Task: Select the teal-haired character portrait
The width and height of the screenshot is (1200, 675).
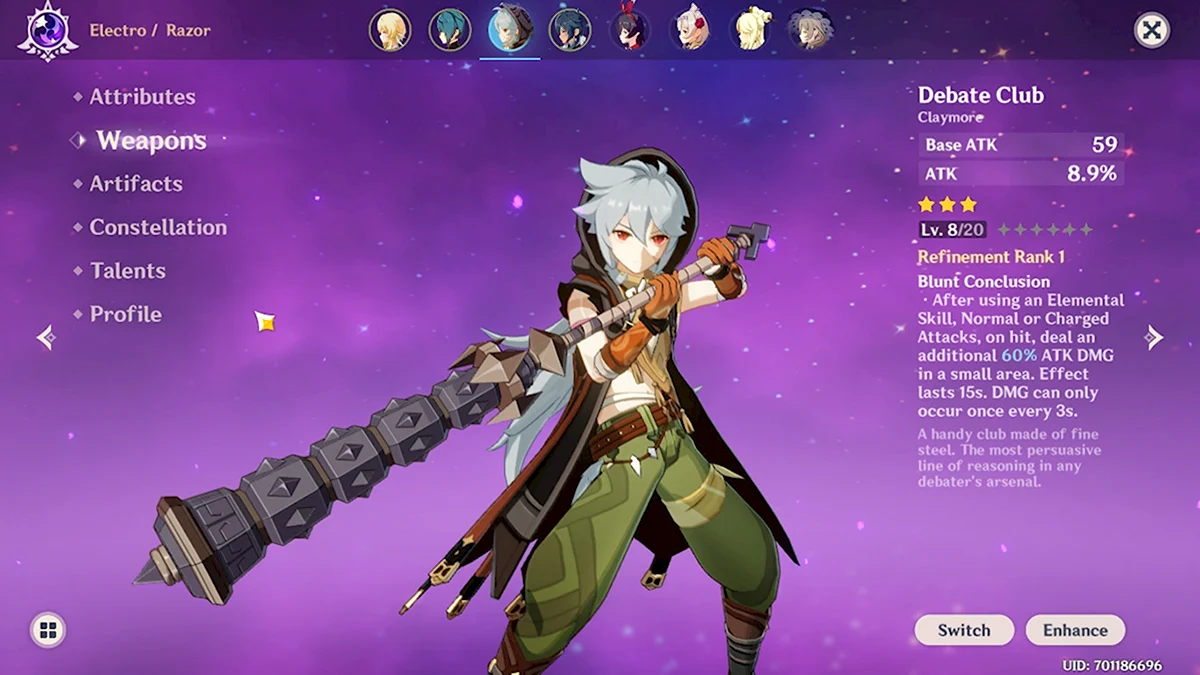Action: click(x=449, y=30)
